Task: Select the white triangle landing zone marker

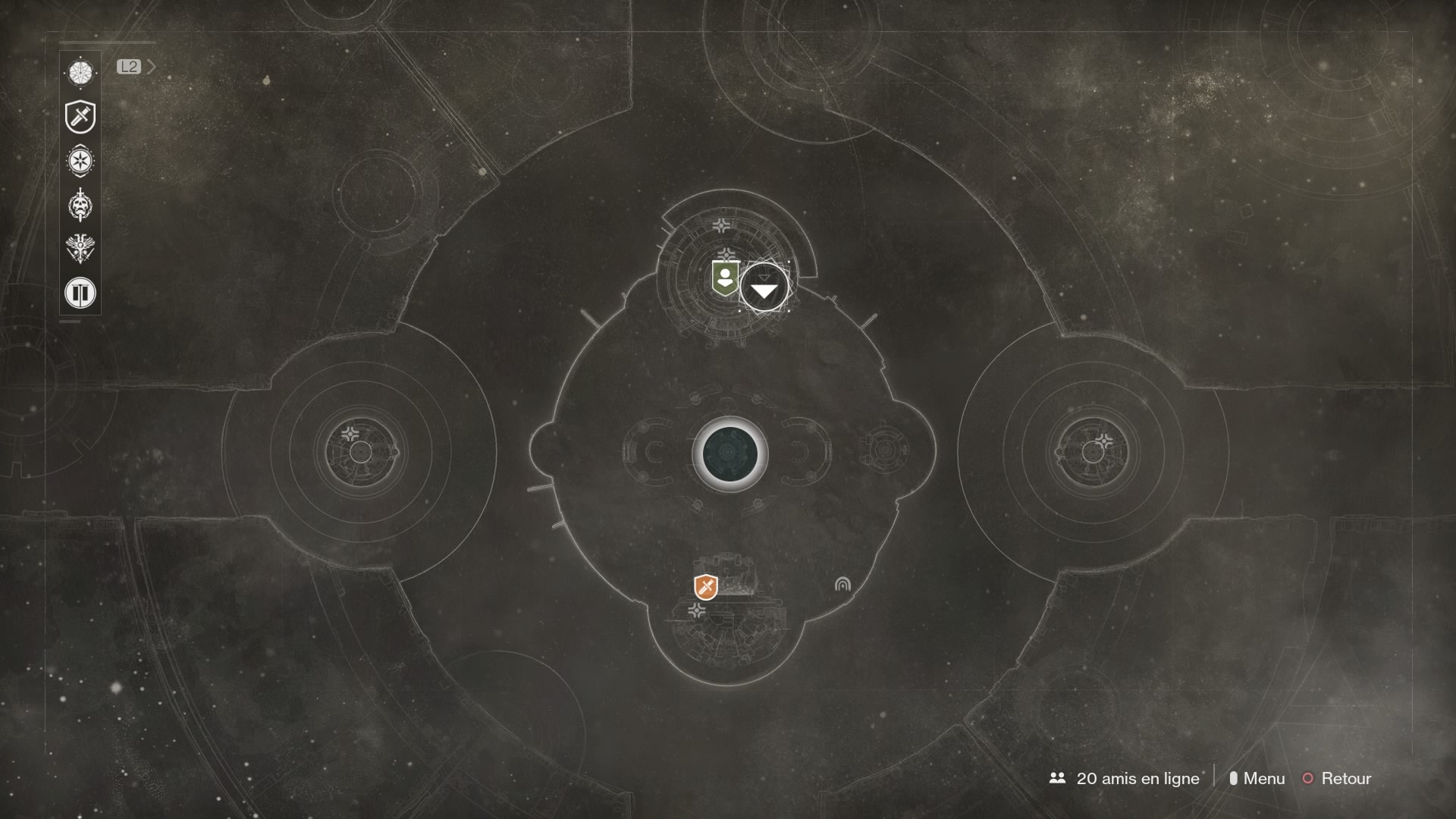Action: point(764,289)
